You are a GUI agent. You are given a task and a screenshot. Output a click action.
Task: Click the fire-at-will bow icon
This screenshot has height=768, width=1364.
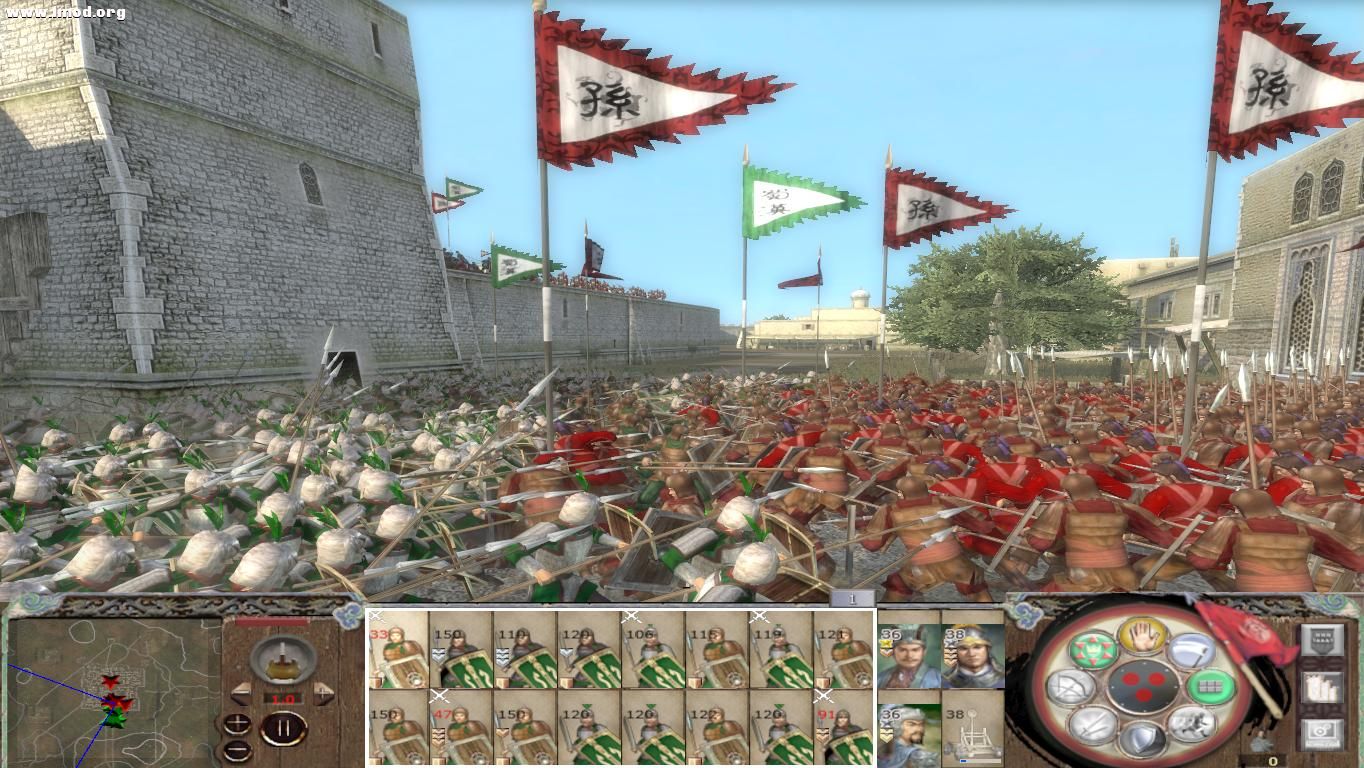(1068, 685)
